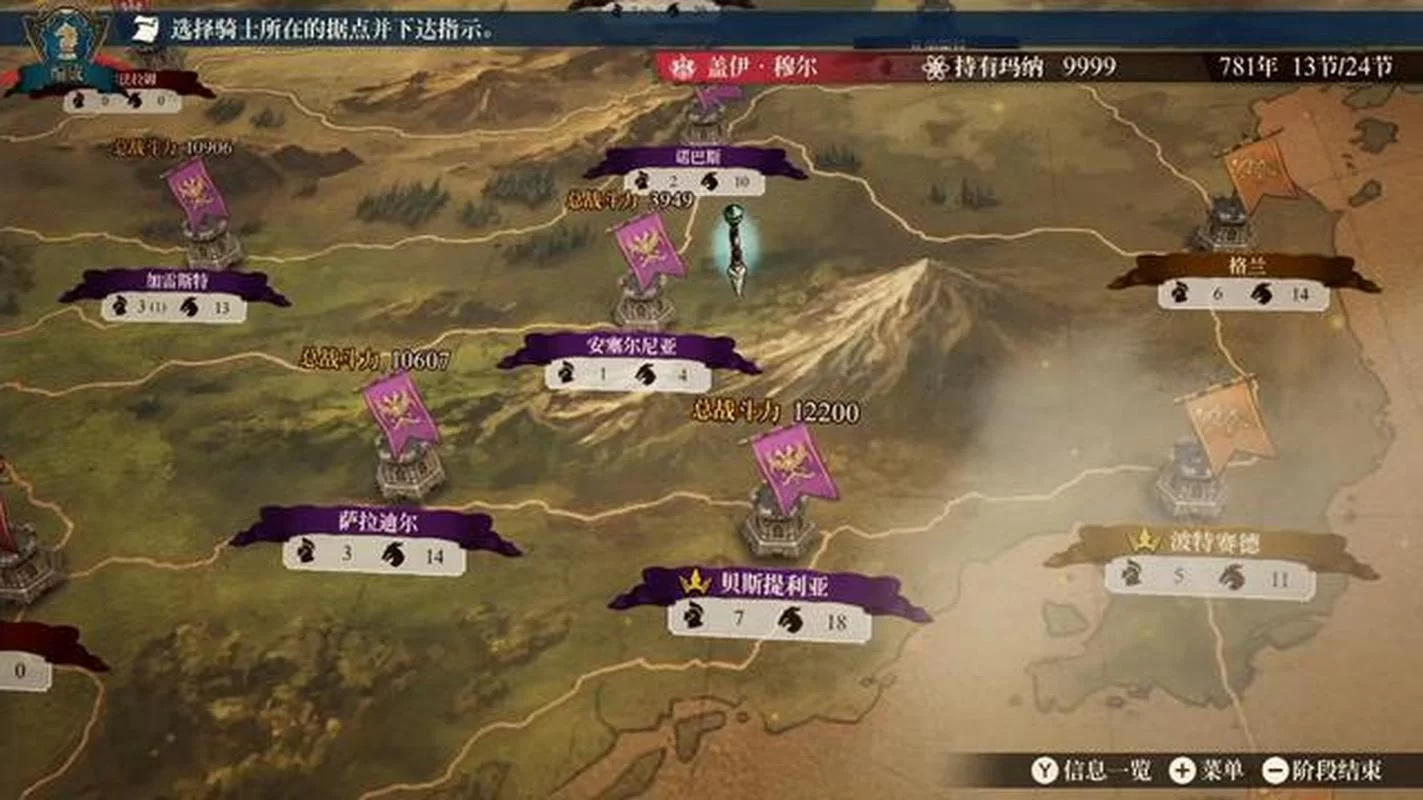Choose the enemy base 格兰
Screen dimensions: 1423x800
pyautogui.click(x=1246, y=268)
